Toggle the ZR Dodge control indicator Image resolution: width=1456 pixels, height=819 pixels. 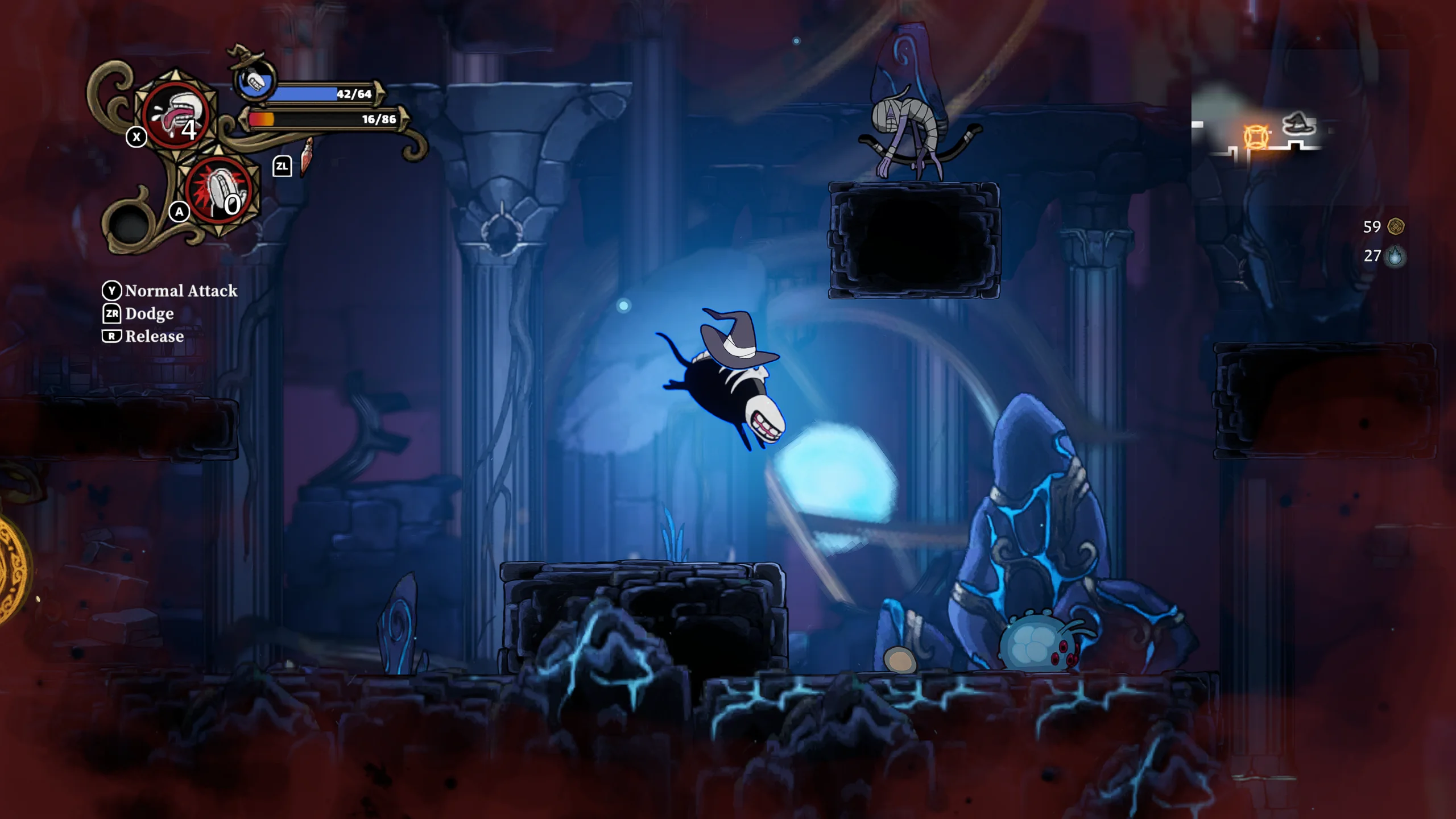[112, 313]
